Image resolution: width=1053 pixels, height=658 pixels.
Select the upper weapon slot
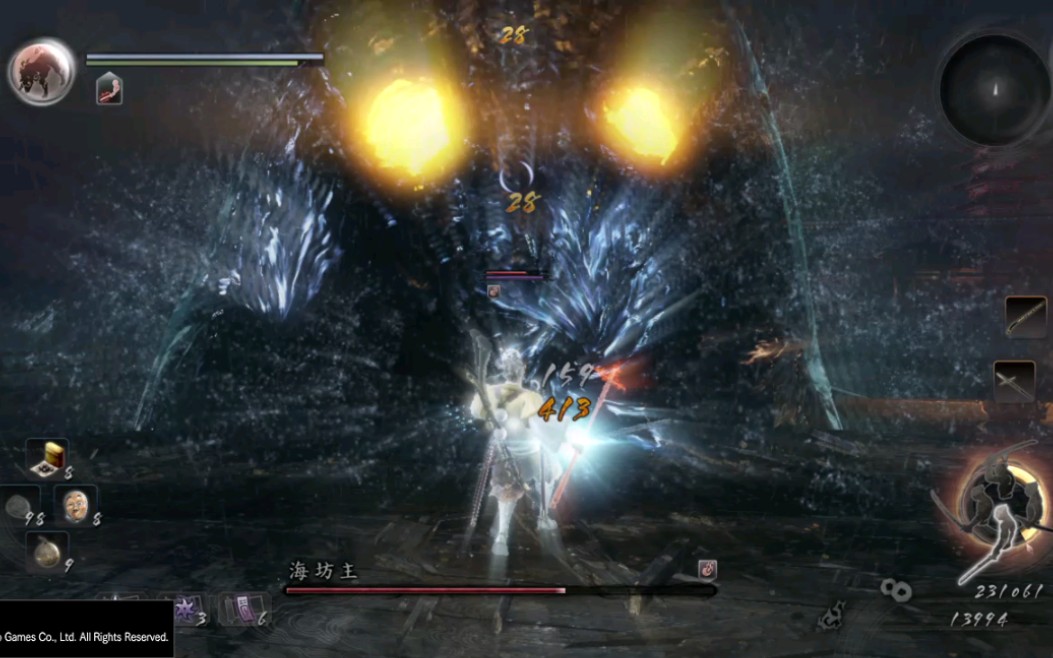point(1025,317)
